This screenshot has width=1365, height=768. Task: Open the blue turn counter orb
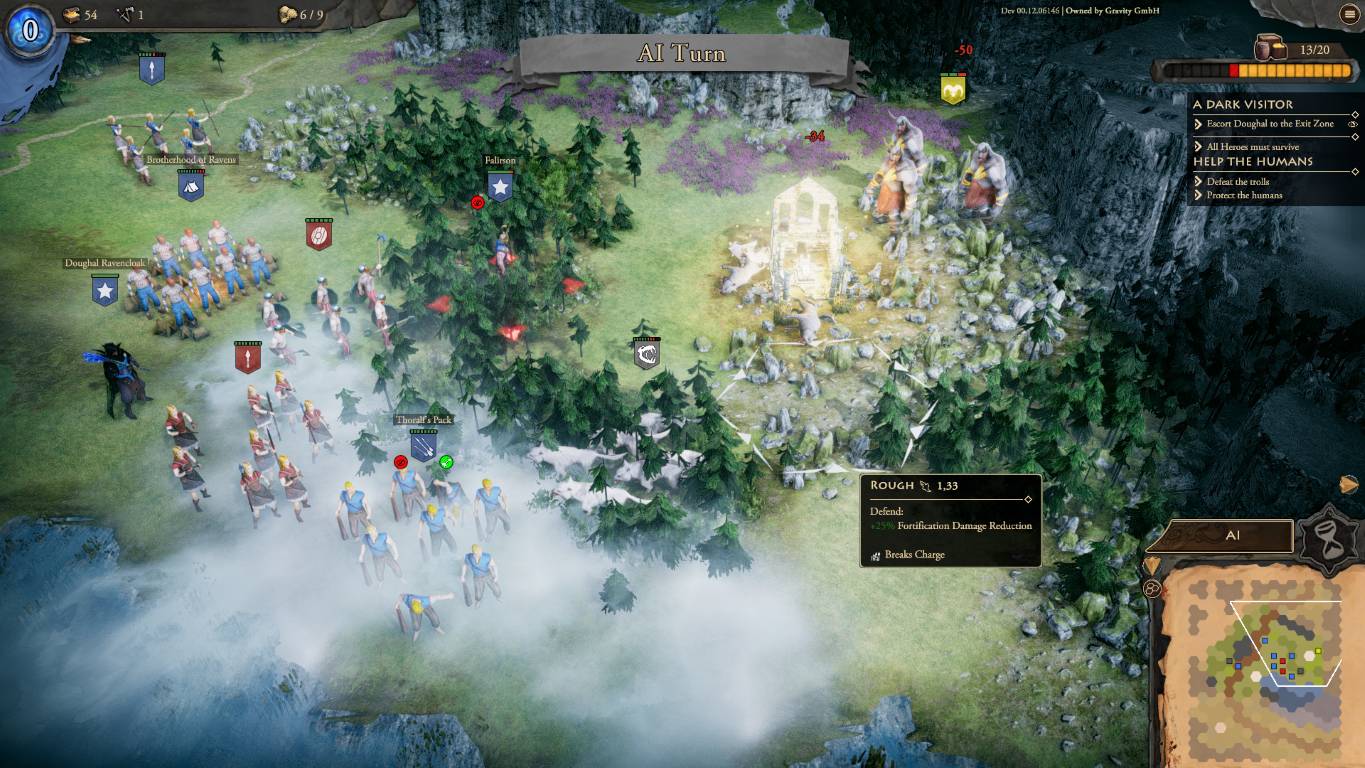(x=30, y=31)
